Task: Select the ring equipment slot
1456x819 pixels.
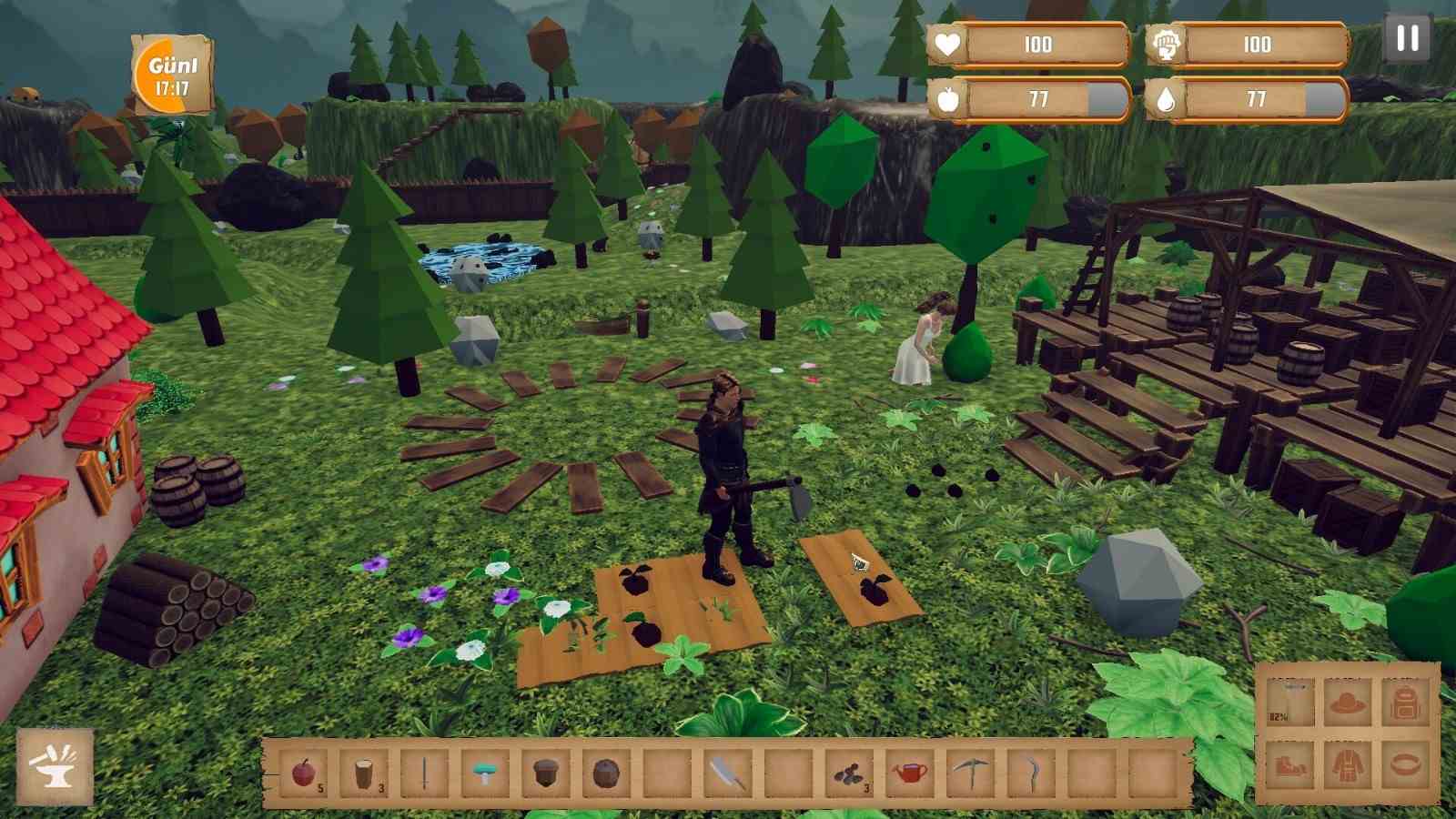Action: tap(1406, 764)
